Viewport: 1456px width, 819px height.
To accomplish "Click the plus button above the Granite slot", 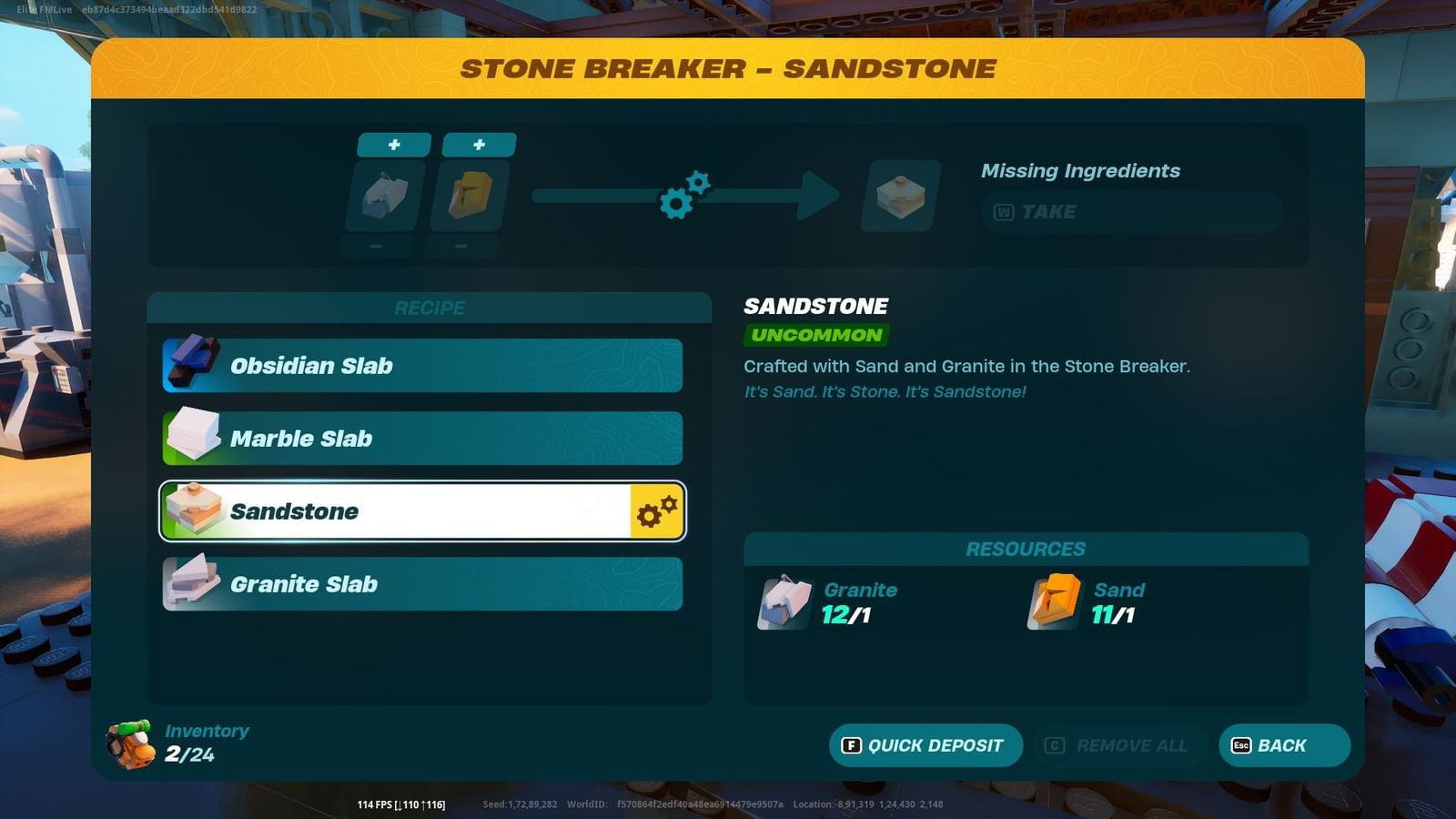I will tap(393, 144).
